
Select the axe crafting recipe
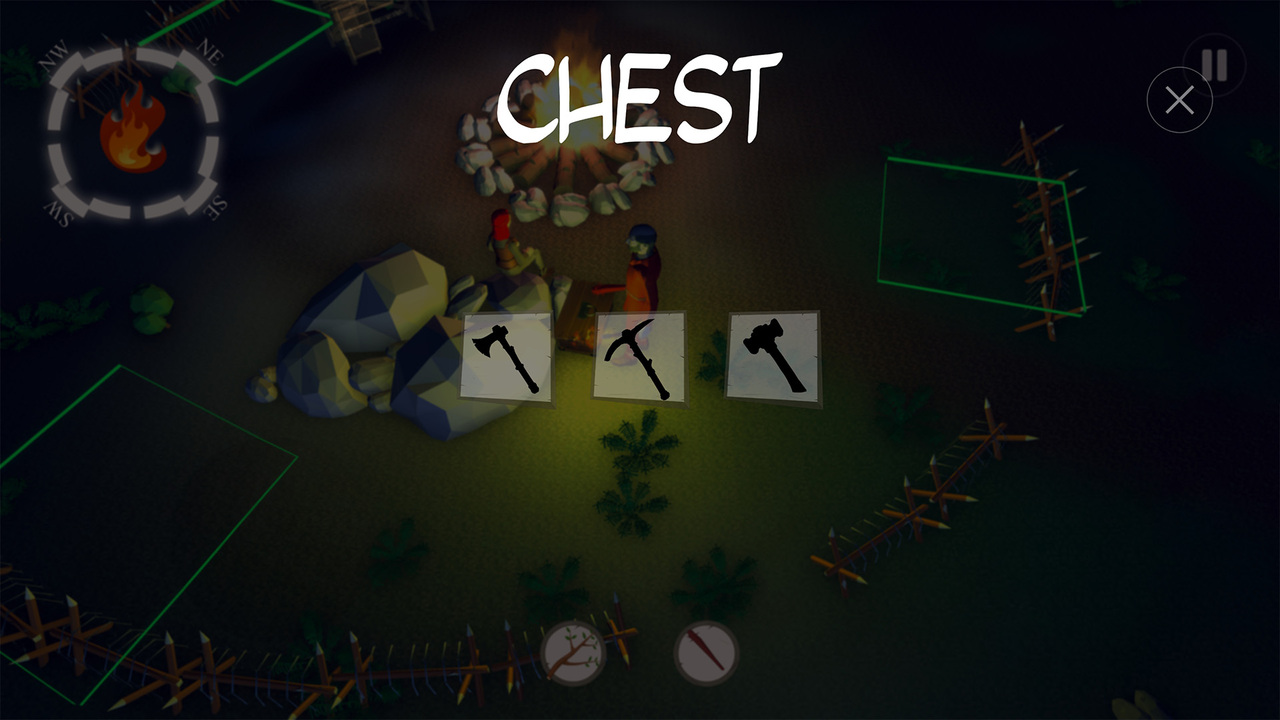pos(506,356)
